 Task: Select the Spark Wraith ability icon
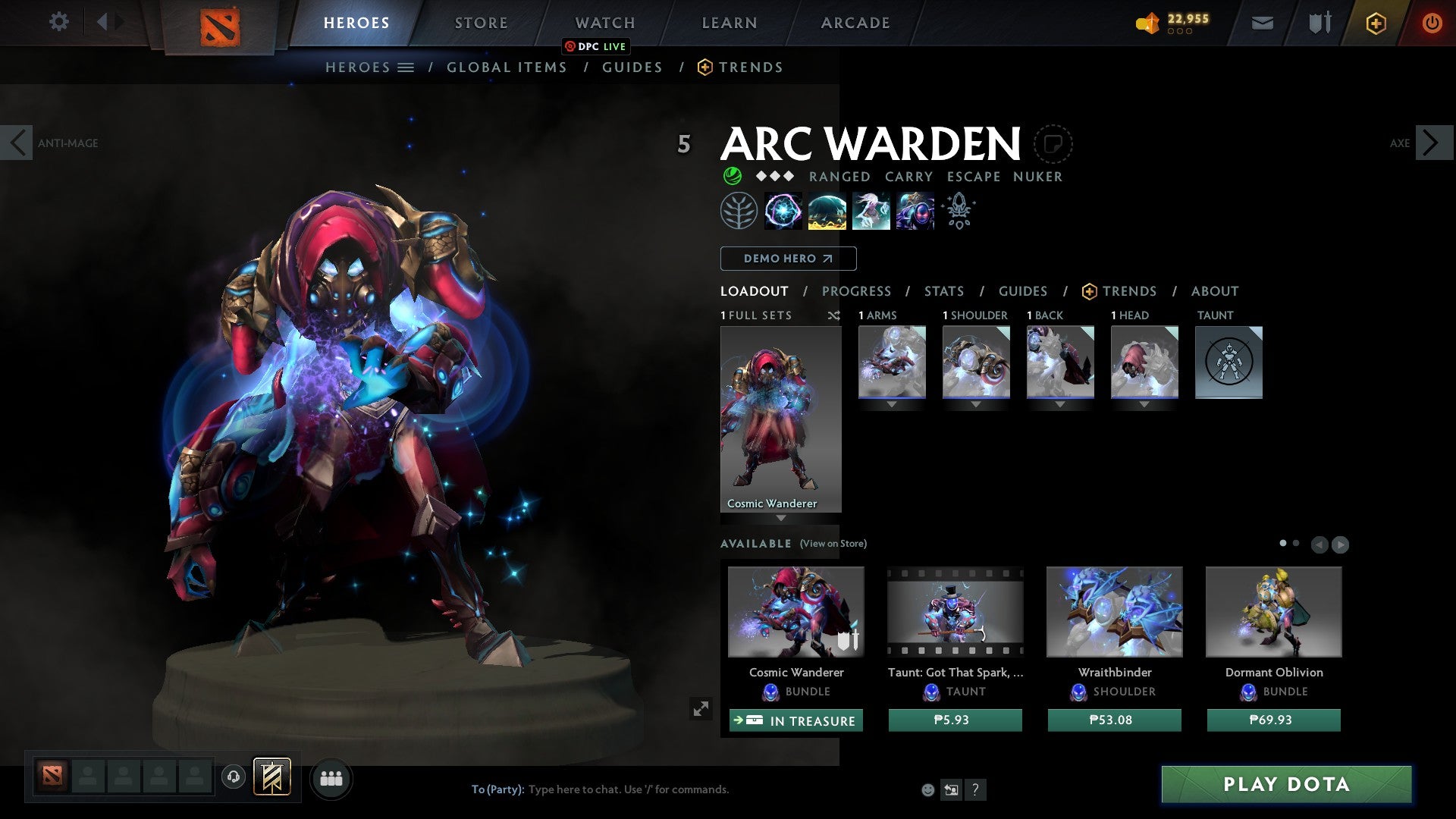pos(871,210)
